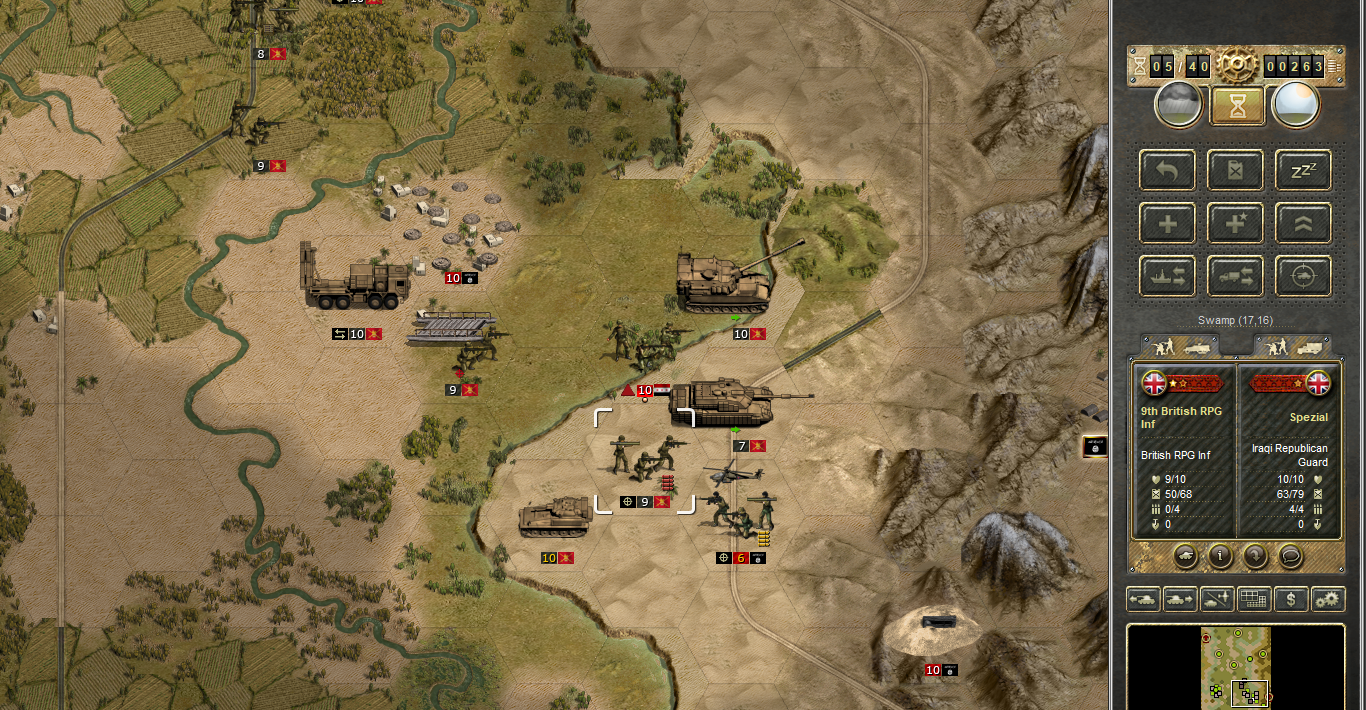Open the dollar sign purchase menu
This screenshot has height=710, width=1366.
click(1292, 599)
